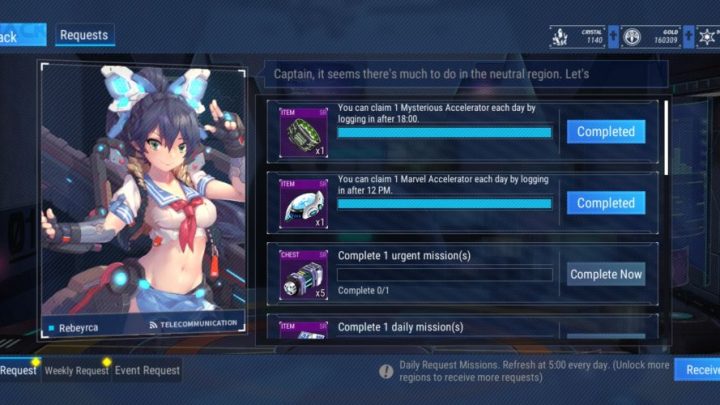
Task: Select the Mysterious Accelerator item icon
Action: (304, 132)
